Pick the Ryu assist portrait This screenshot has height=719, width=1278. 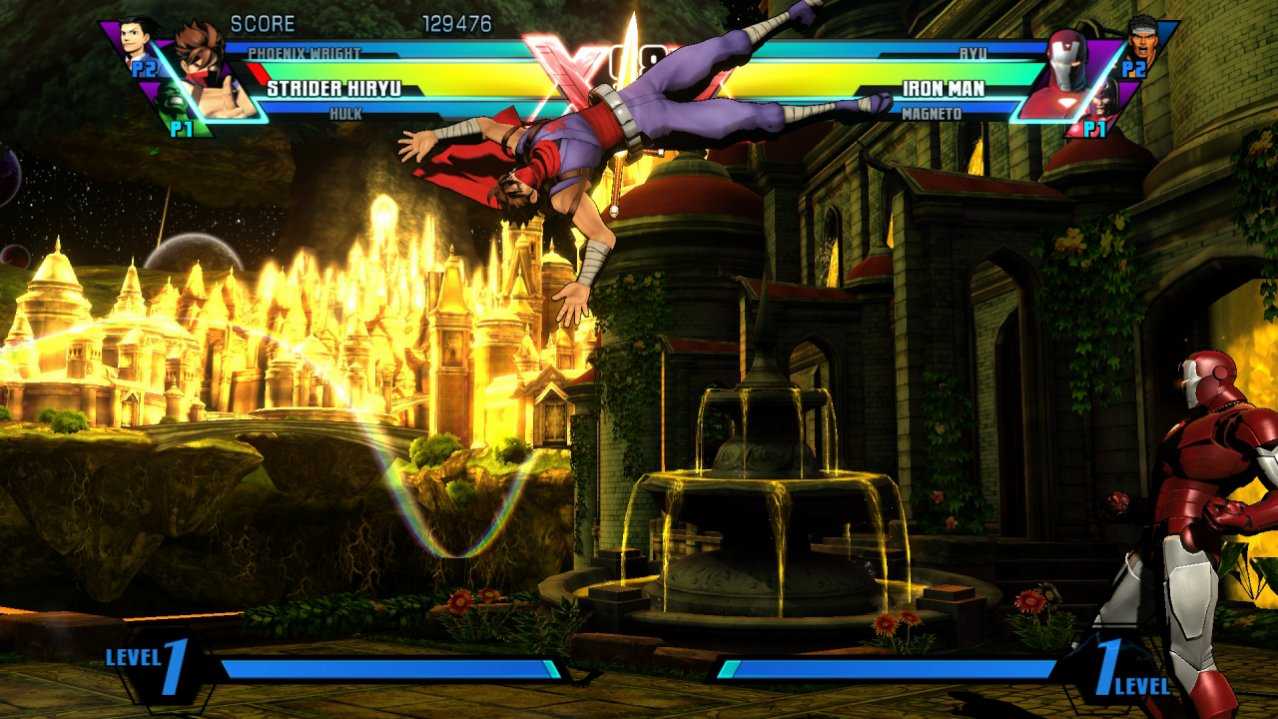[x=1141, y=39]
